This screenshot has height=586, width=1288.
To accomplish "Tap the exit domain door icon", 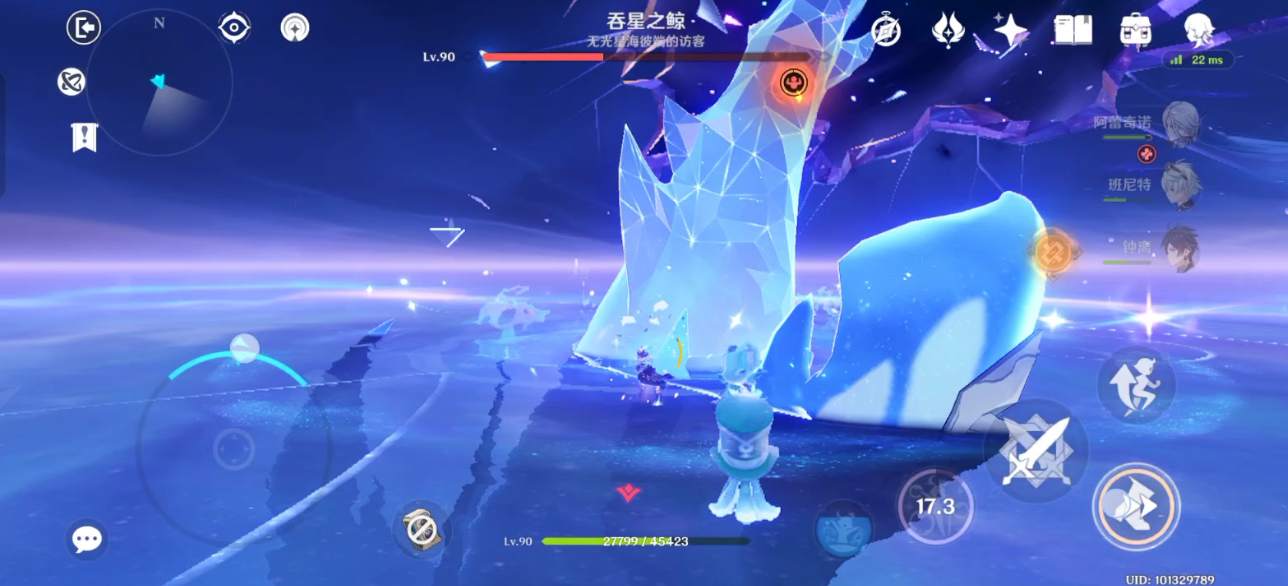I will coord(84,27).
